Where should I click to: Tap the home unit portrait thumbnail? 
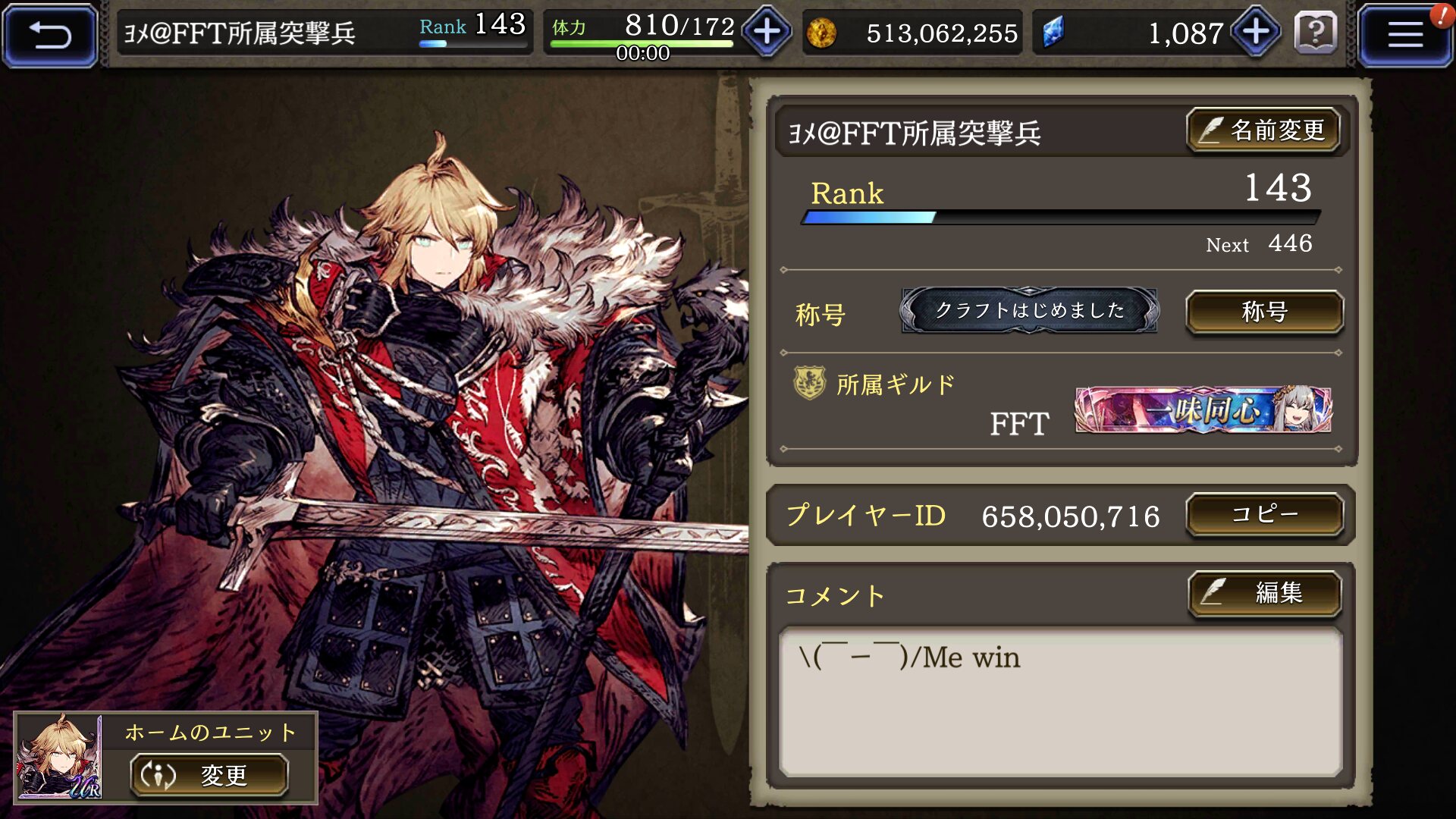(59, 757)
